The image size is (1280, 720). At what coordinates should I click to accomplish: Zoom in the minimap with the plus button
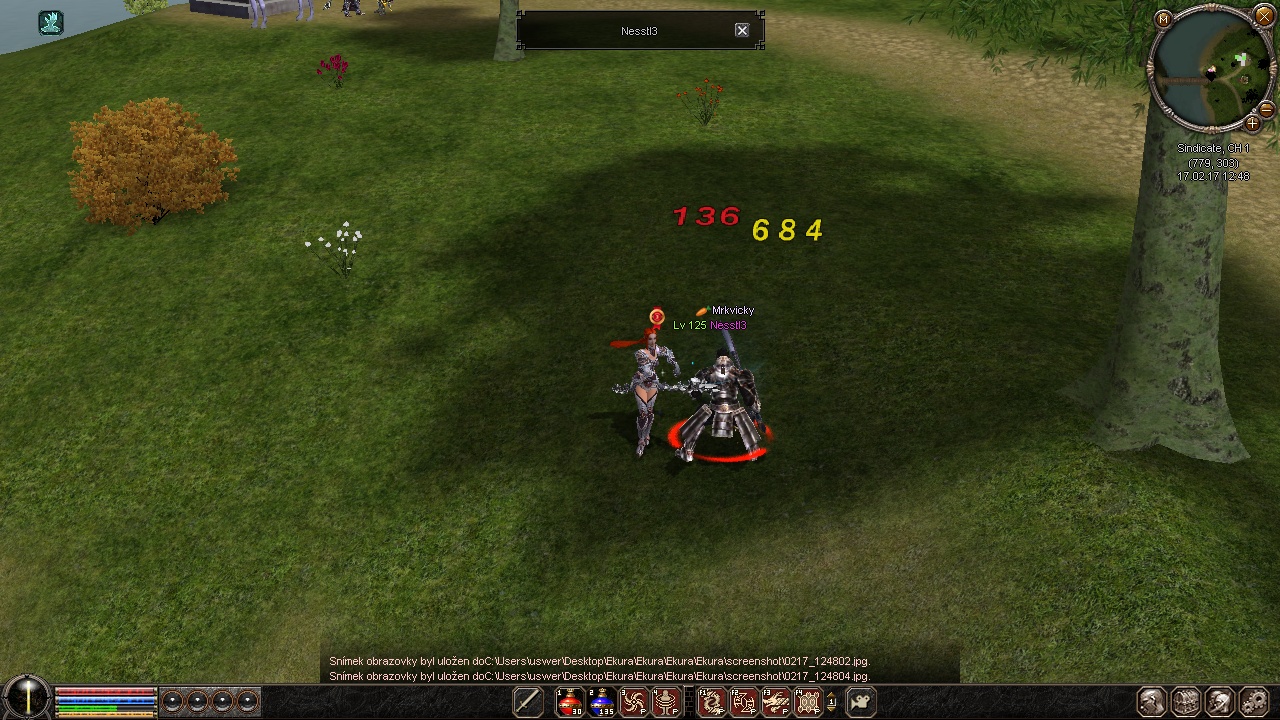(1252, 124)
